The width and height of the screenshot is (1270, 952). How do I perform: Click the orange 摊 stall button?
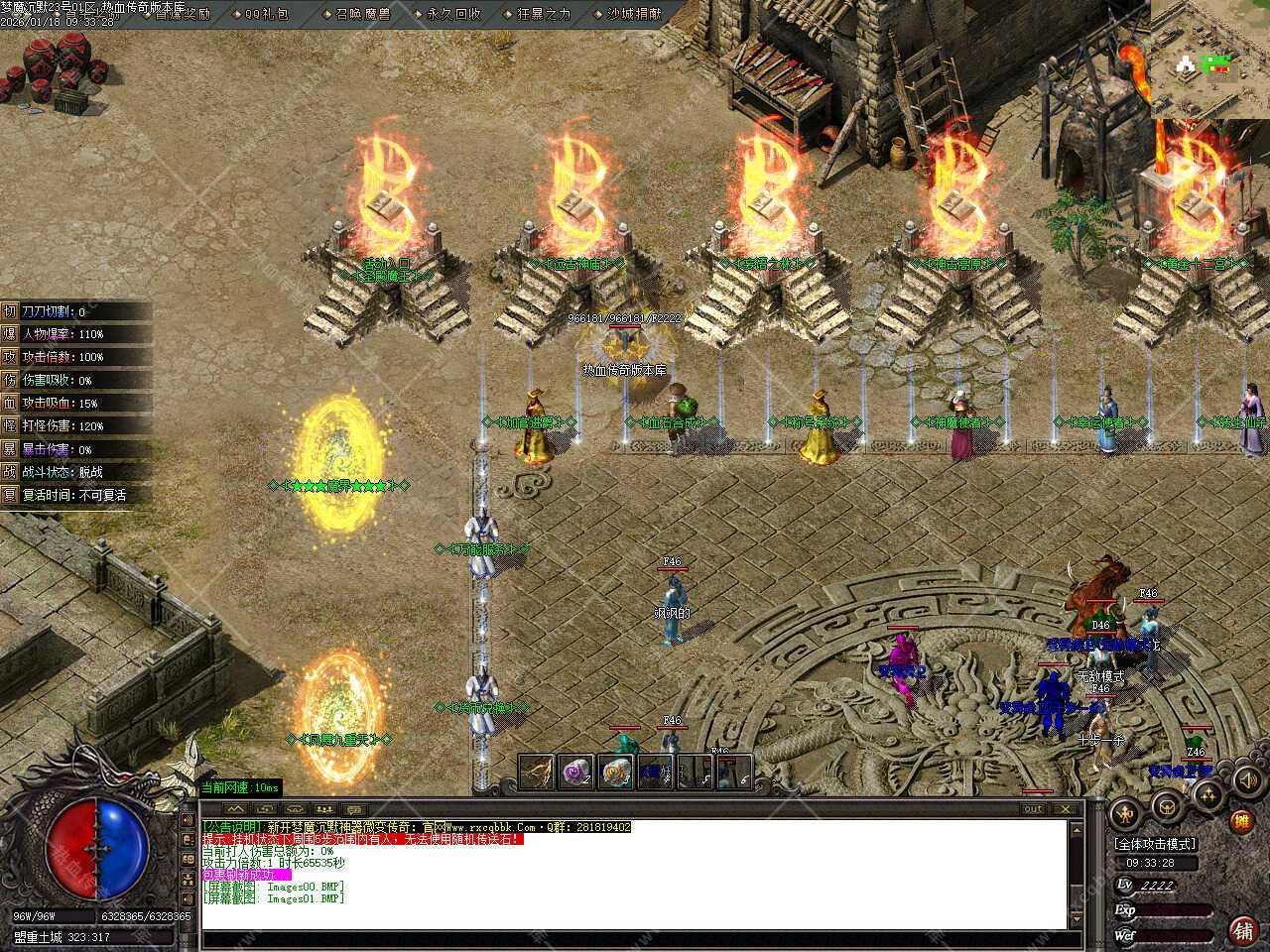coord(1241,821)
